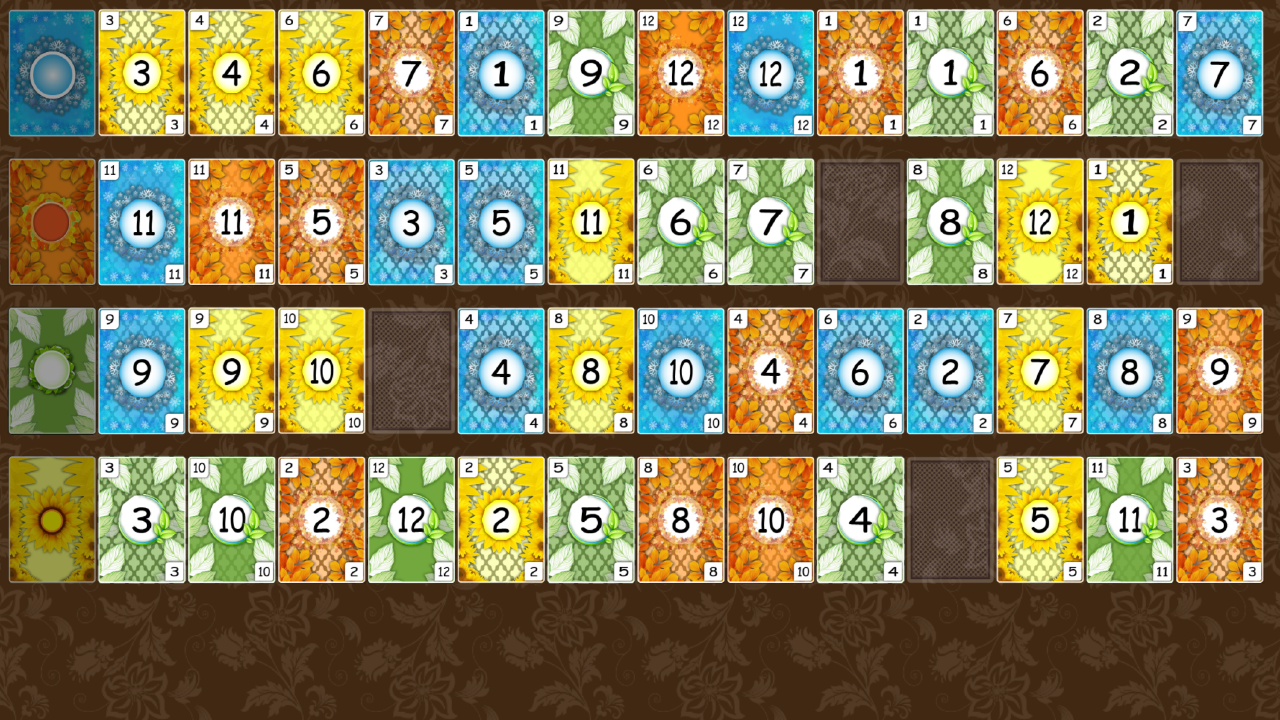1280x720 pixels.
Task: Flip the face-down card in the bottom row
Action: coord(950,519)
